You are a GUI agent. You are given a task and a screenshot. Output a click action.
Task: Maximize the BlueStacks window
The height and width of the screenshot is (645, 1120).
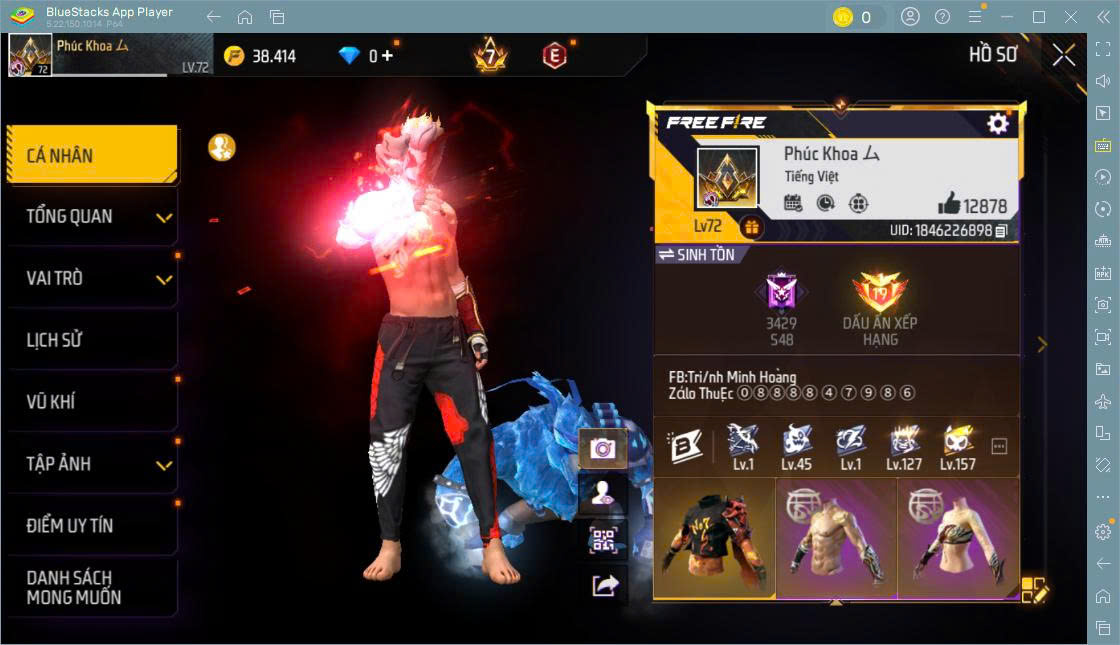1038,17
